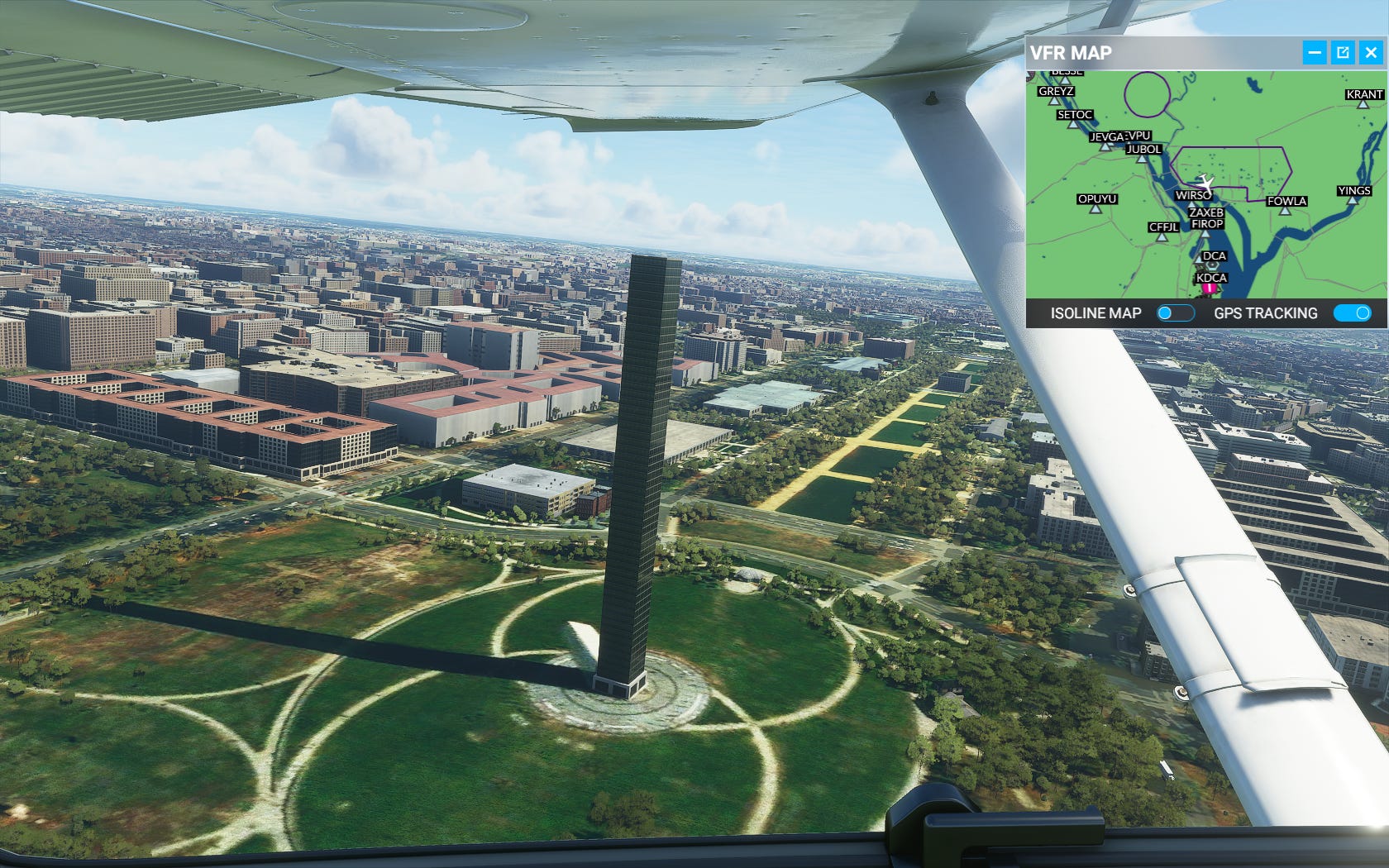Choose the JUBOL waypoint marker
Screen dimensions: 1389x868
1143,157
